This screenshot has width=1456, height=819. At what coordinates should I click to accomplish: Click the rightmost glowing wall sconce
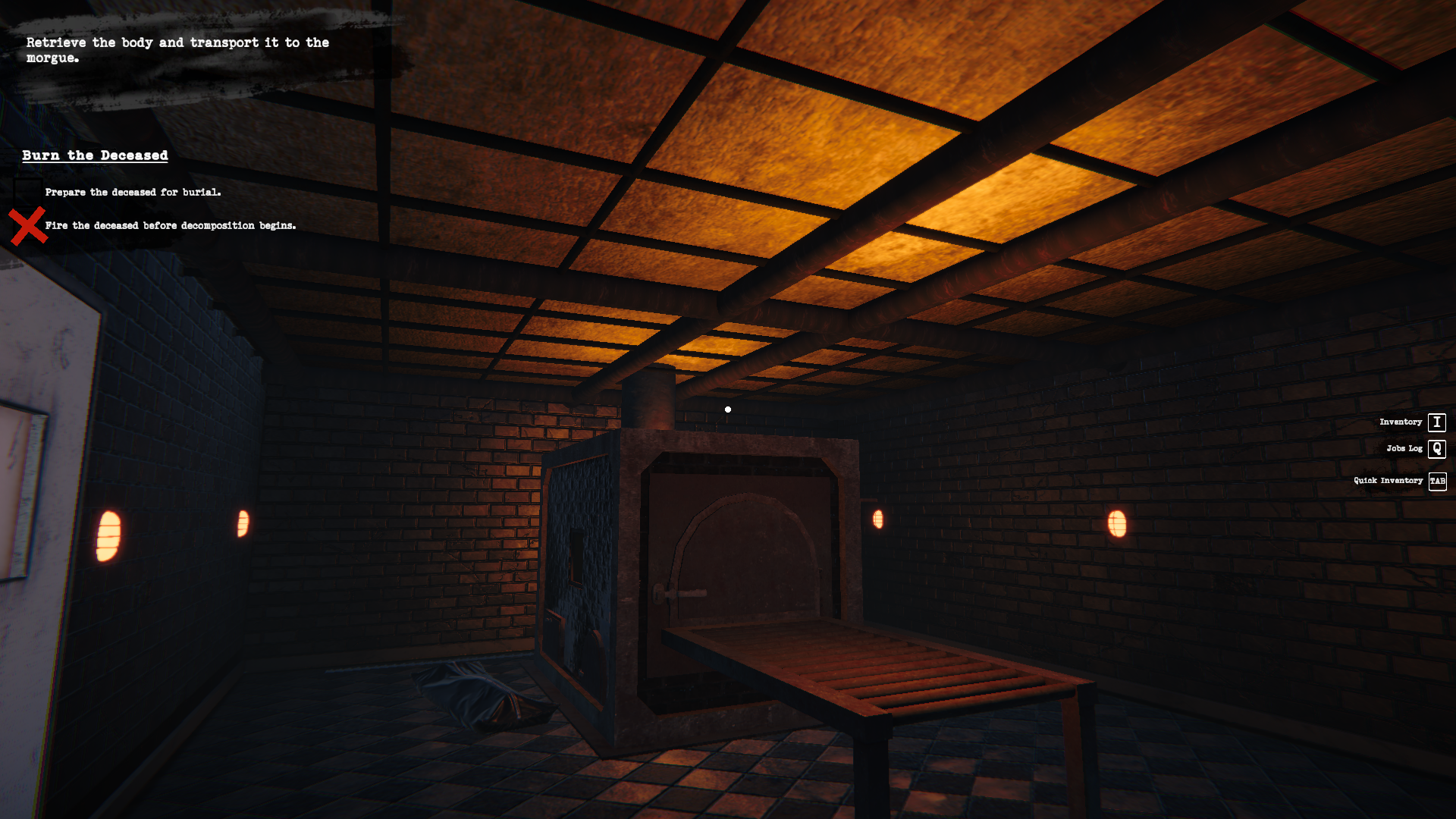coord(1119,522)
